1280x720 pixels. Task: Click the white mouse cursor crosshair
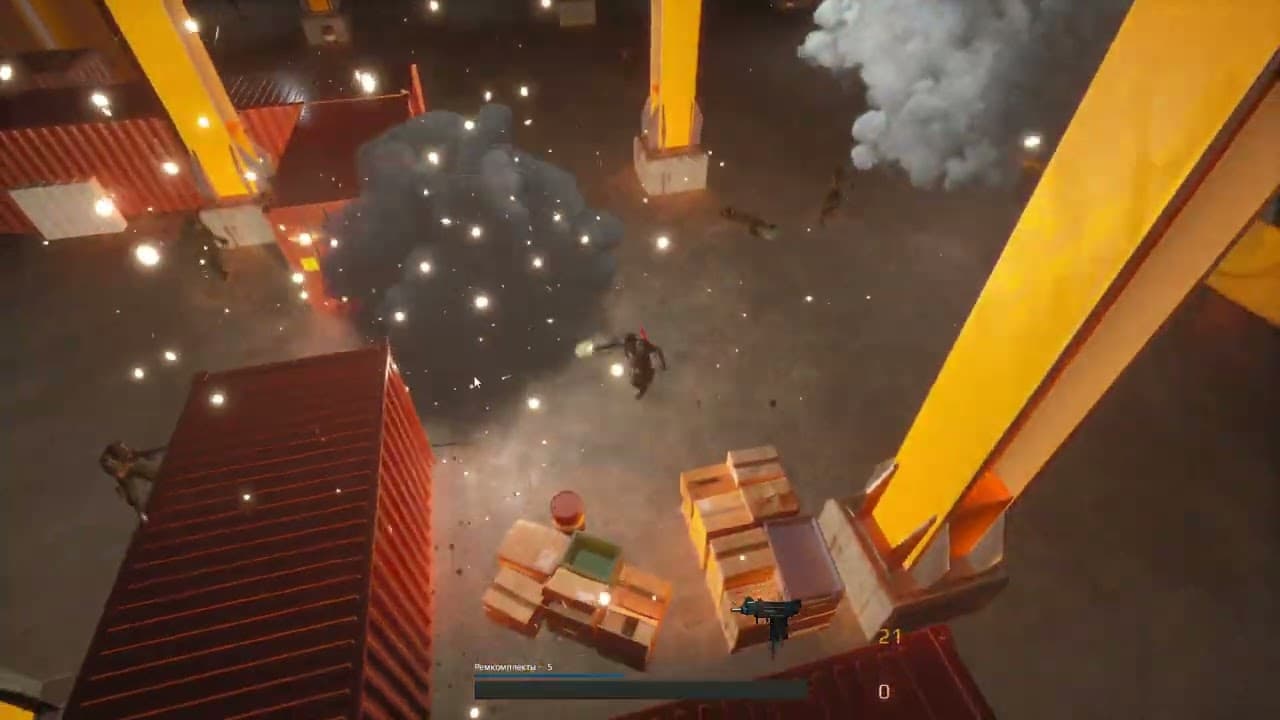(x=476, y=382)
